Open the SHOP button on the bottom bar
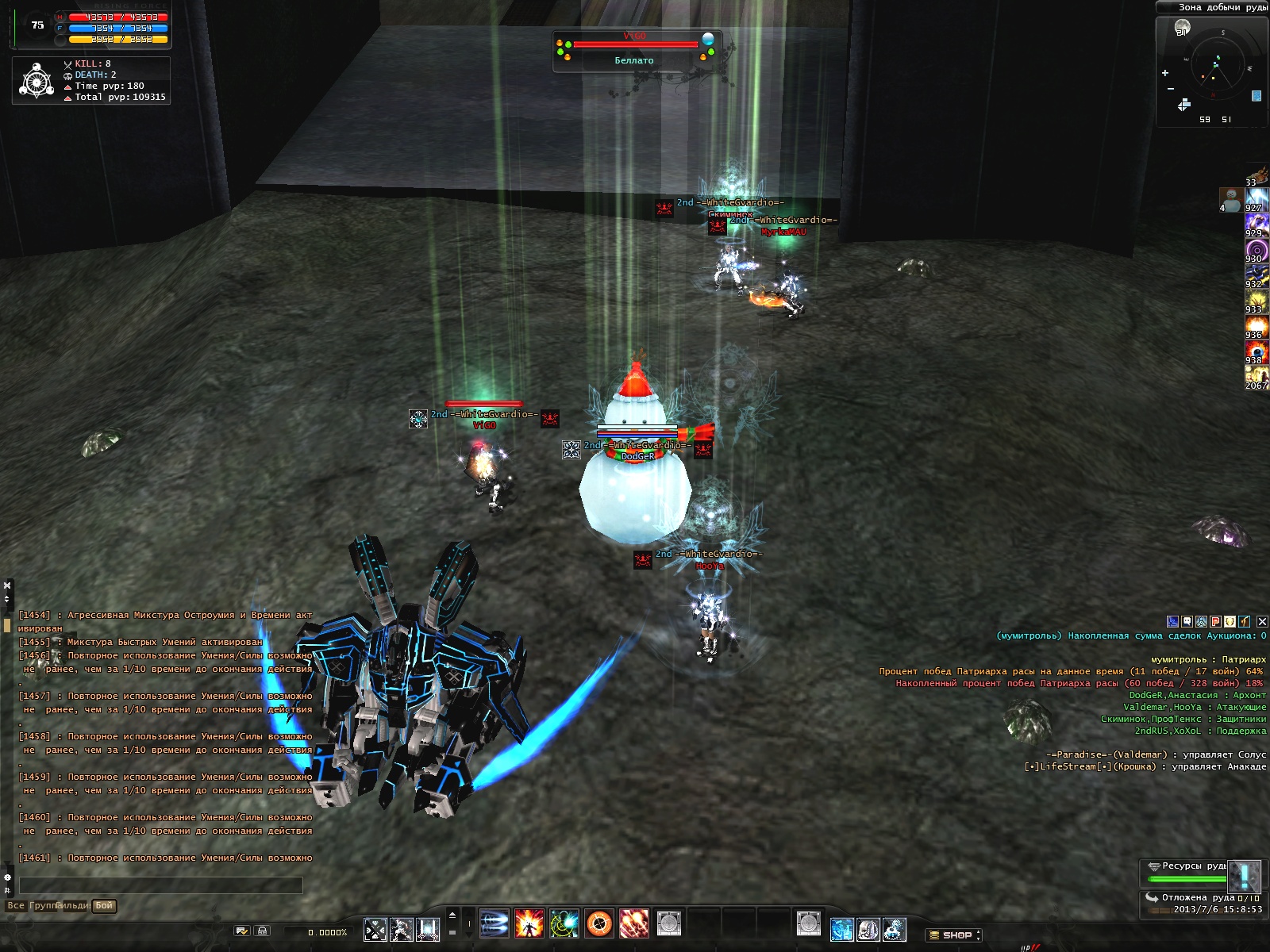 (x=955, y=935)
